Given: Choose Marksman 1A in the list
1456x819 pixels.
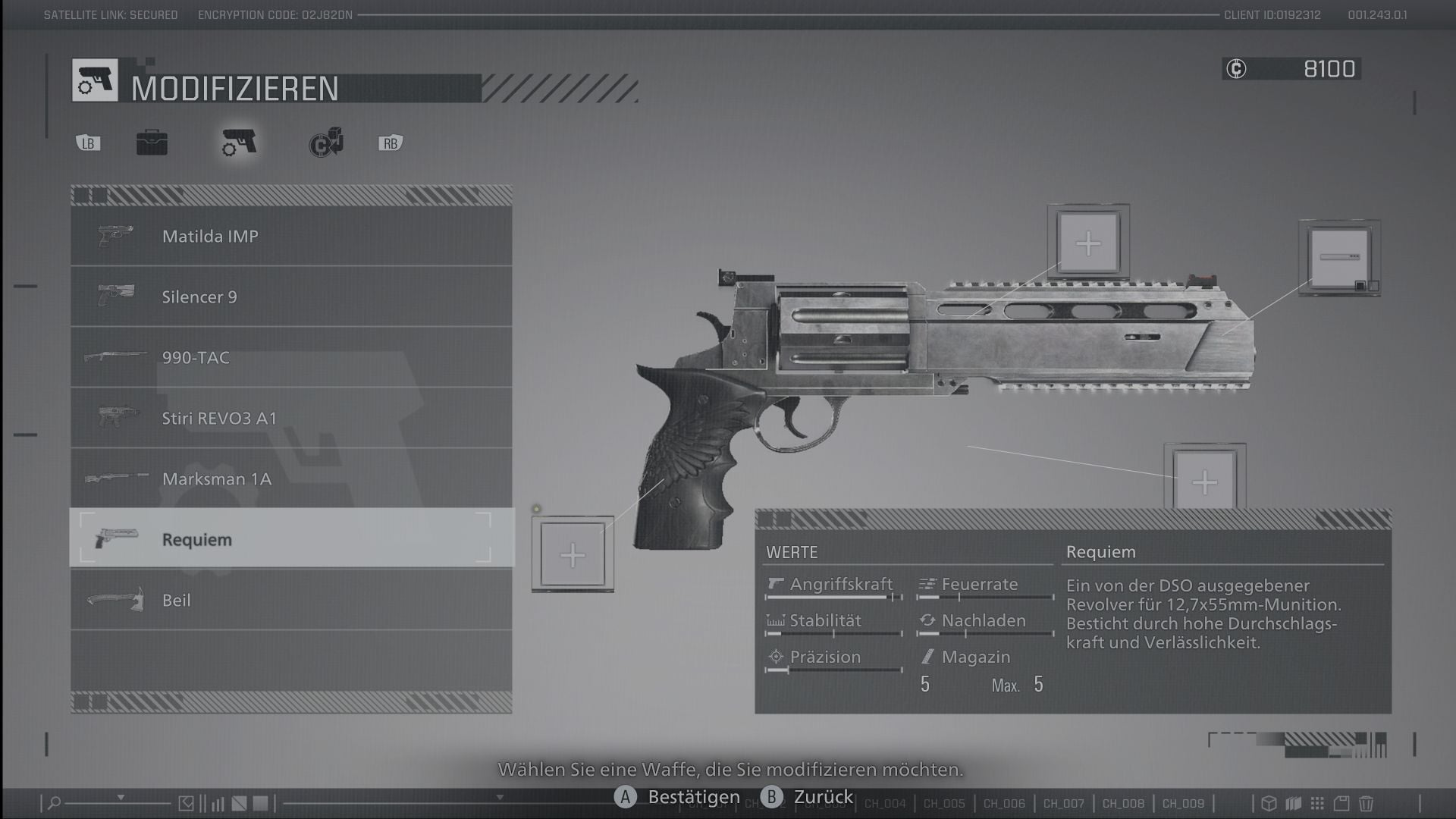Looking at the screenshot, I should (291, 479).
